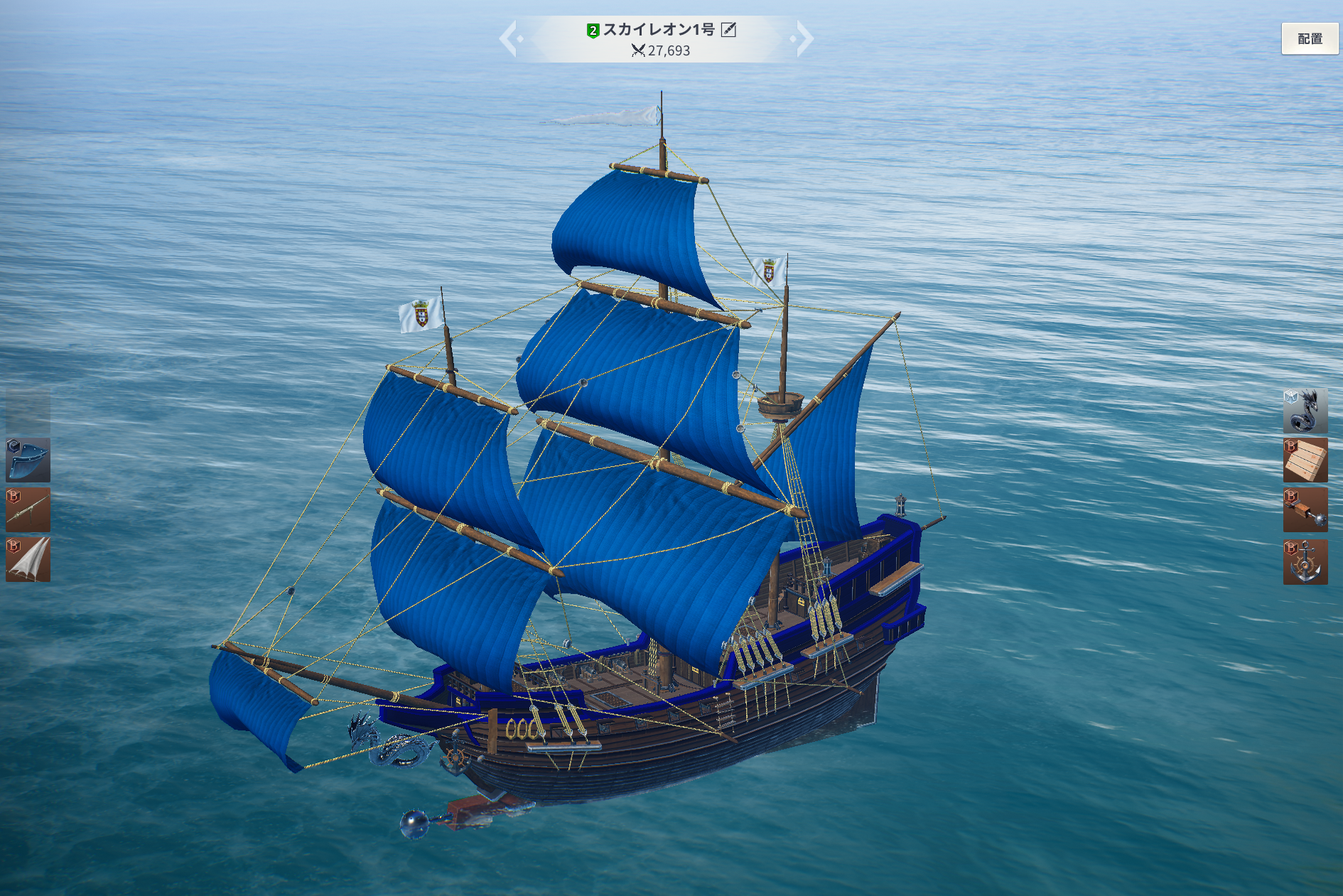Switch to the previous ship with left arrow

(x=509, y=38)
